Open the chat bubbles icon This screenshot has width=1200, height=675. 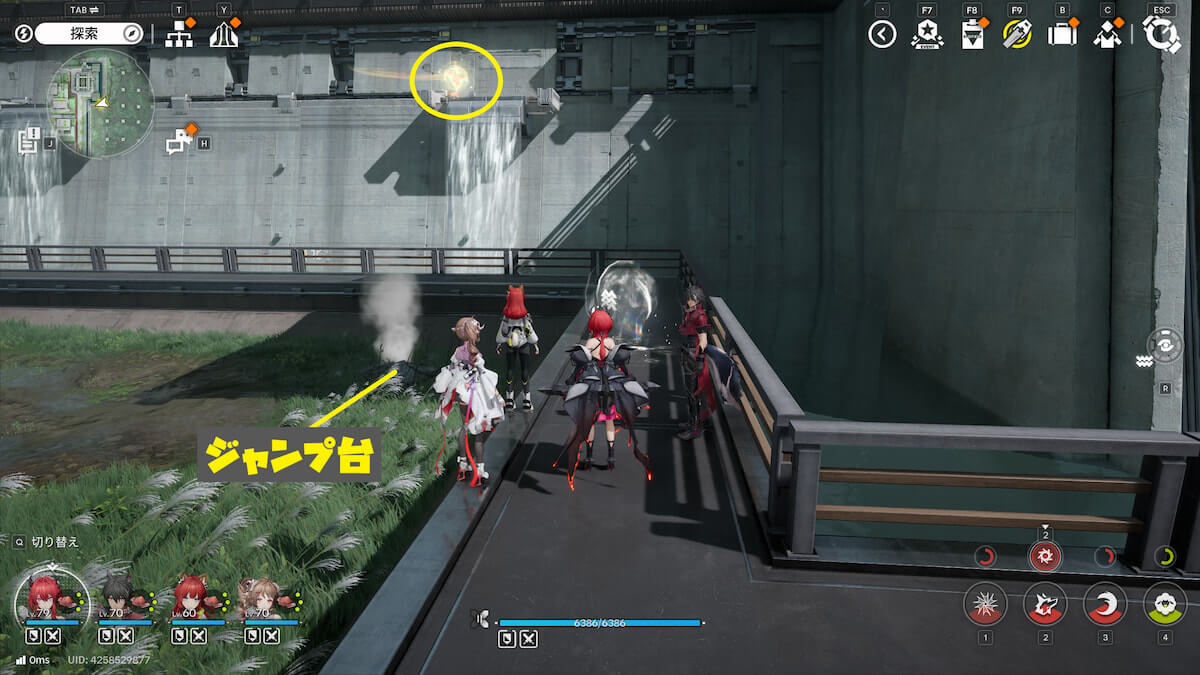(179, 141)
